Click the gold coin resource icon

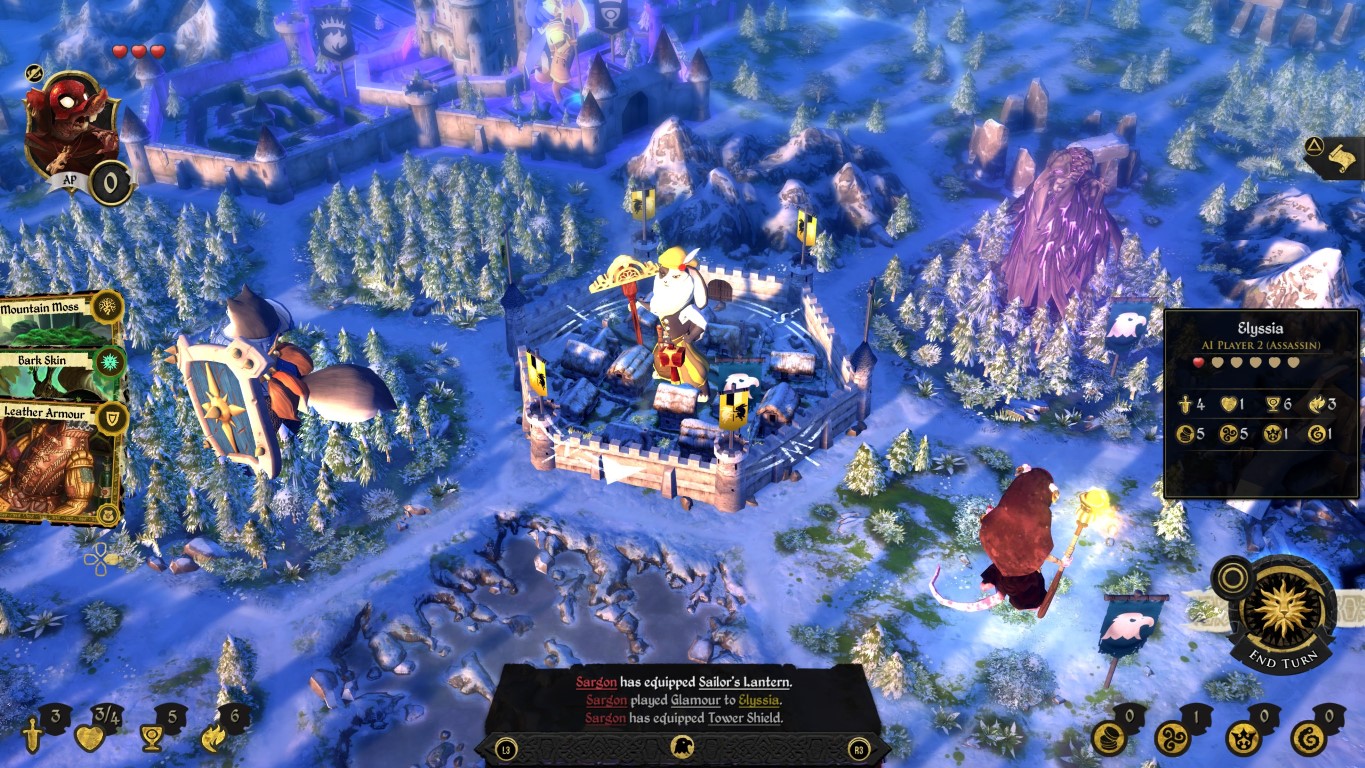click(1107, 738)
